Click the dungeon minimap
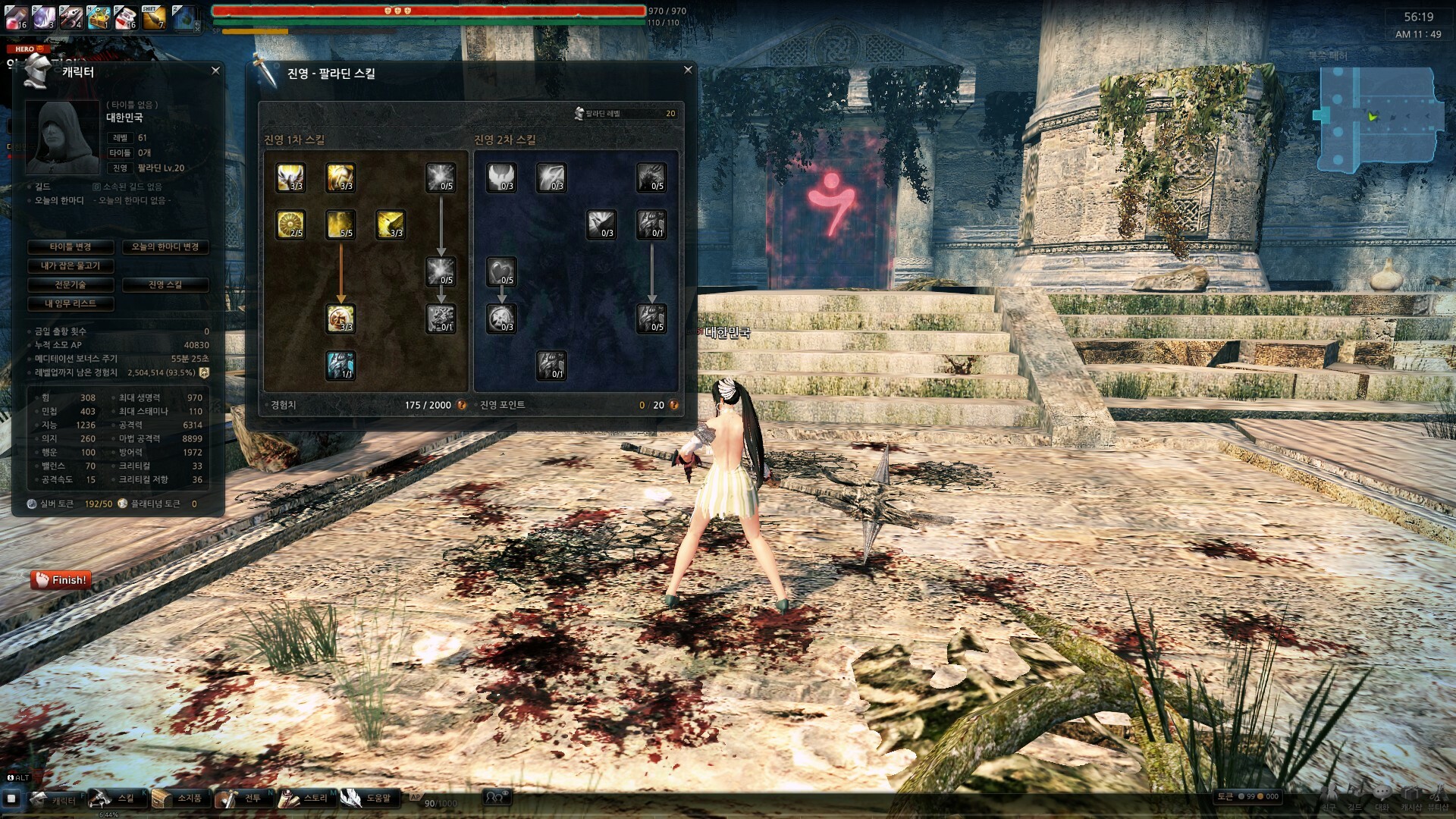 tap(1378, 119)
